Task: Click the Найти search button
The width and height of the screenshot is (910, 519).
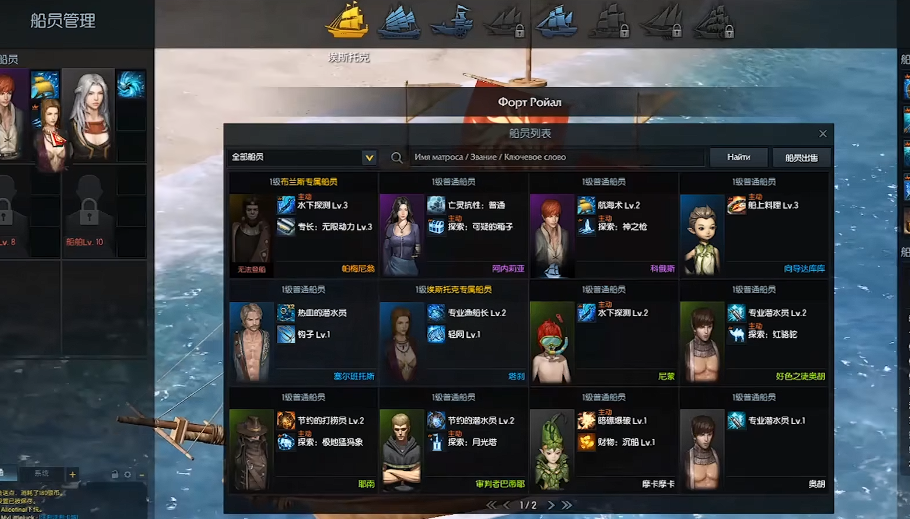Action: pyautogui.click(x=739, y=158)
